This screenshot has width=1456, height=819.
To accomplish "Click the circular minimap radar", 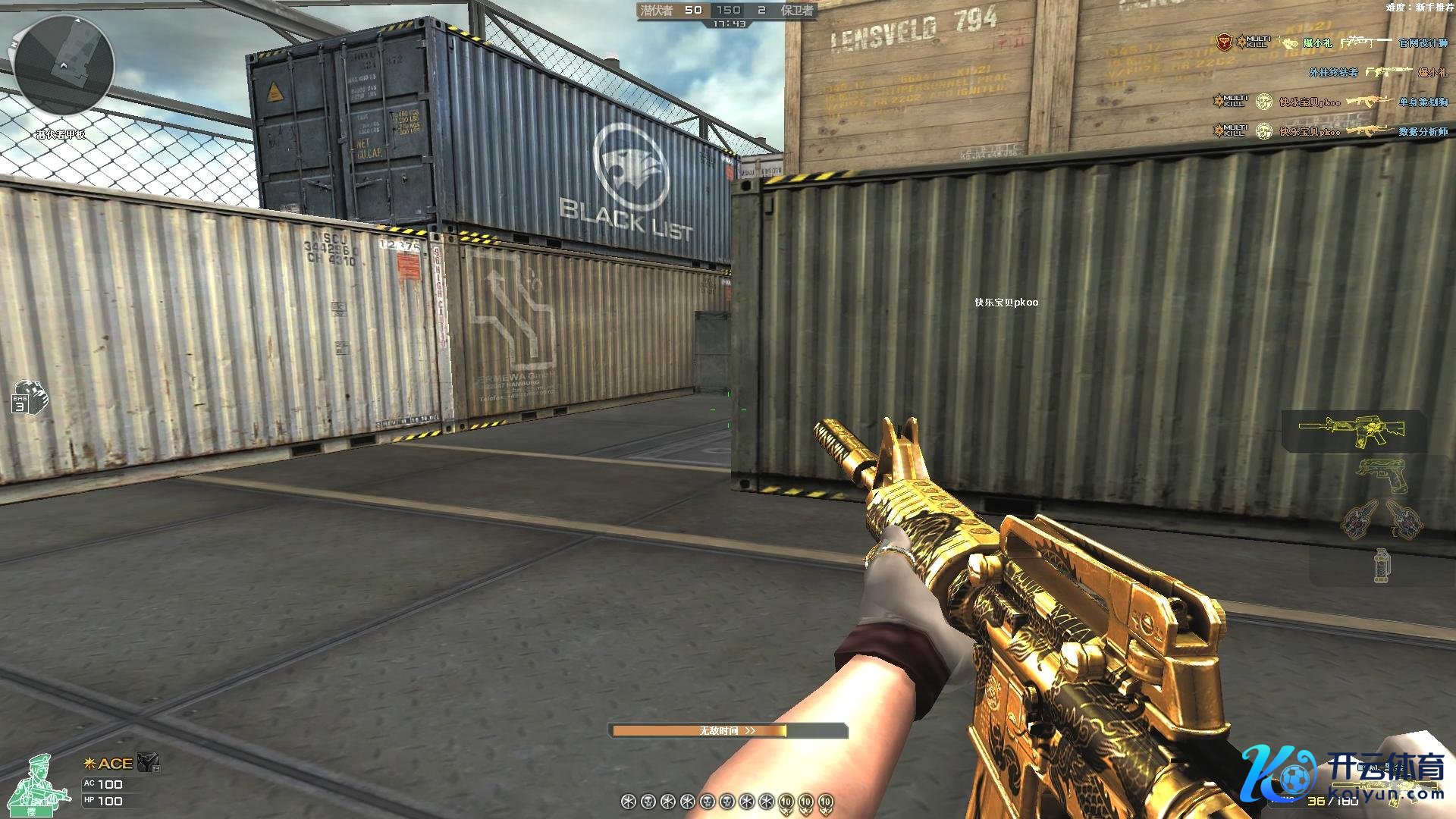I will point(64,65).
